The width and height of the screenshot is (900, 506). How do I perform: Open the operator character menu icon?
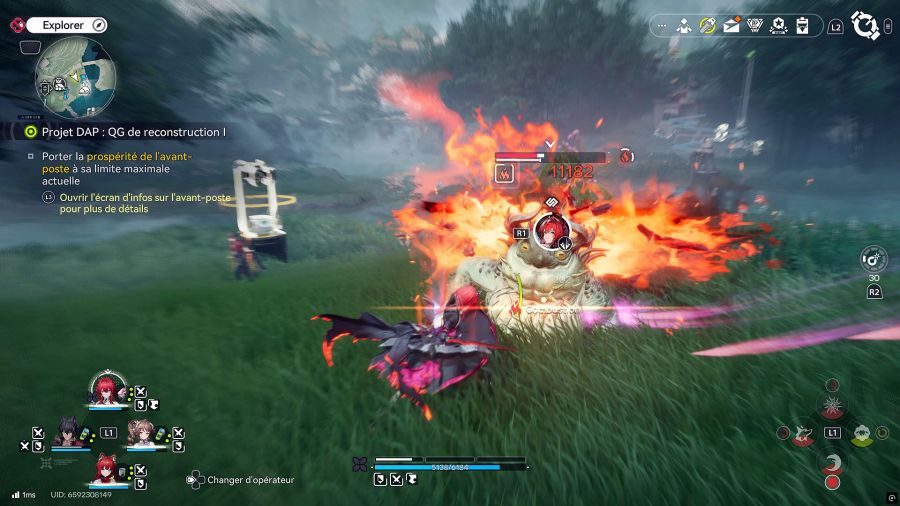(685, 26)
